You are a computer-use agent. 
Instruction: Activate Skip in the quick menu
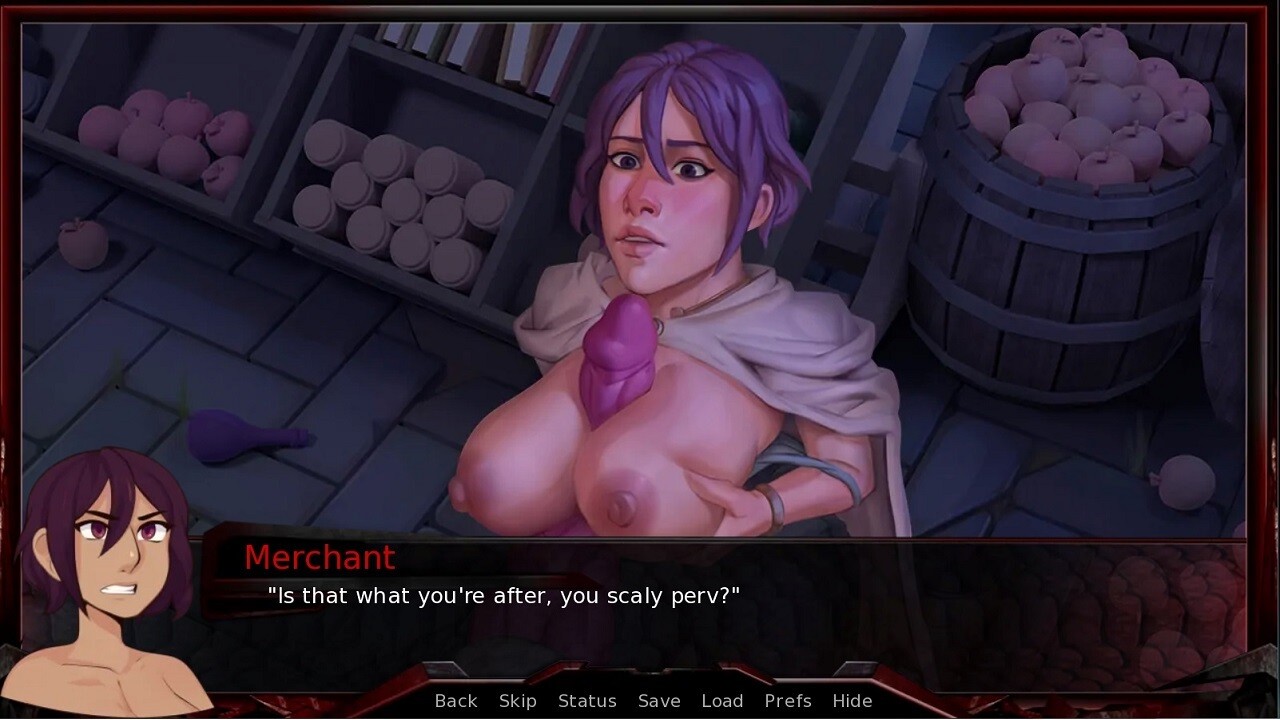pos(518,701)
